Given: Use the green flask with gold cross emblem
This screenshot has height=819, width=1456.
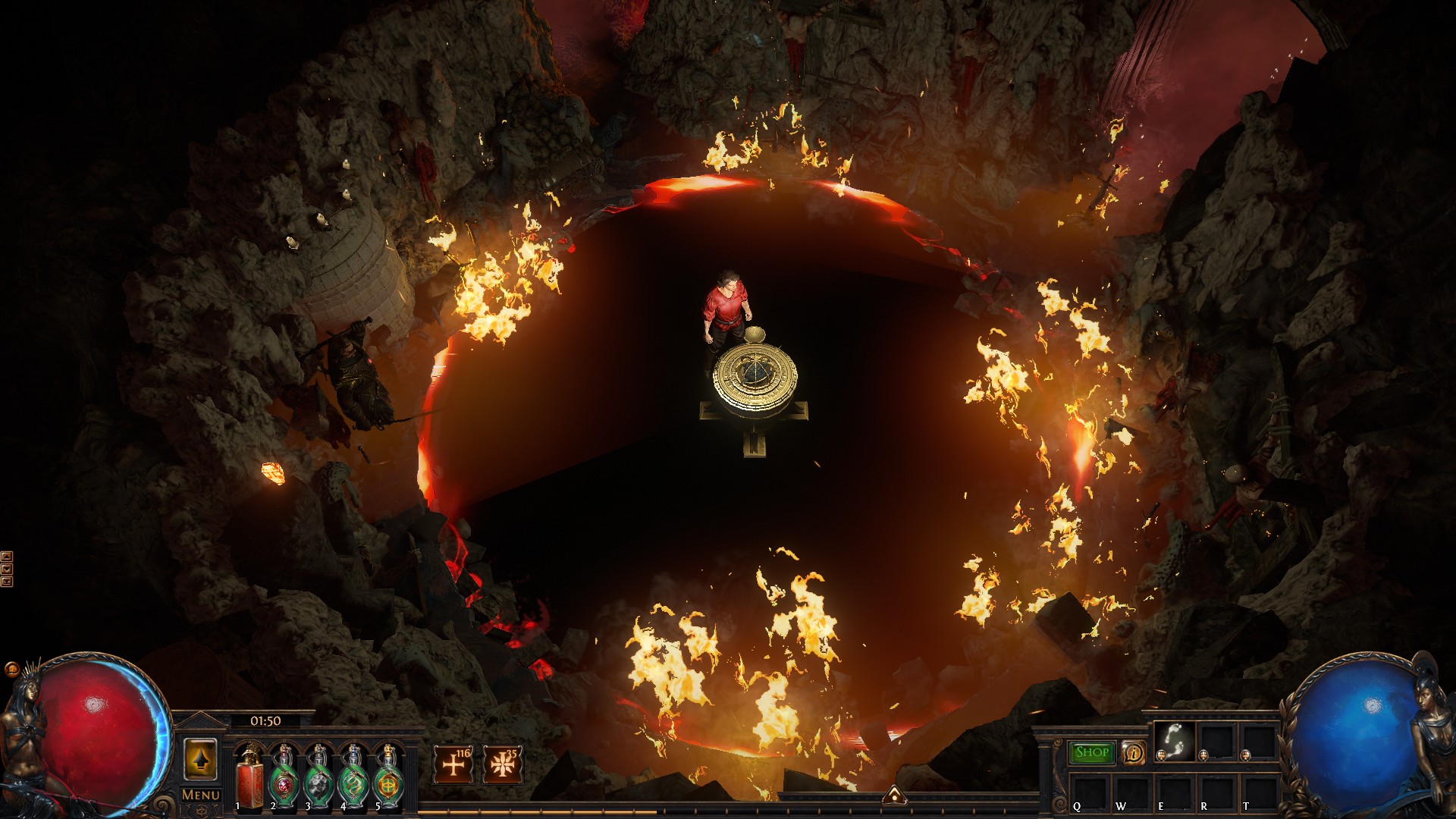Looking at the screenshot, I should [387, 777].
